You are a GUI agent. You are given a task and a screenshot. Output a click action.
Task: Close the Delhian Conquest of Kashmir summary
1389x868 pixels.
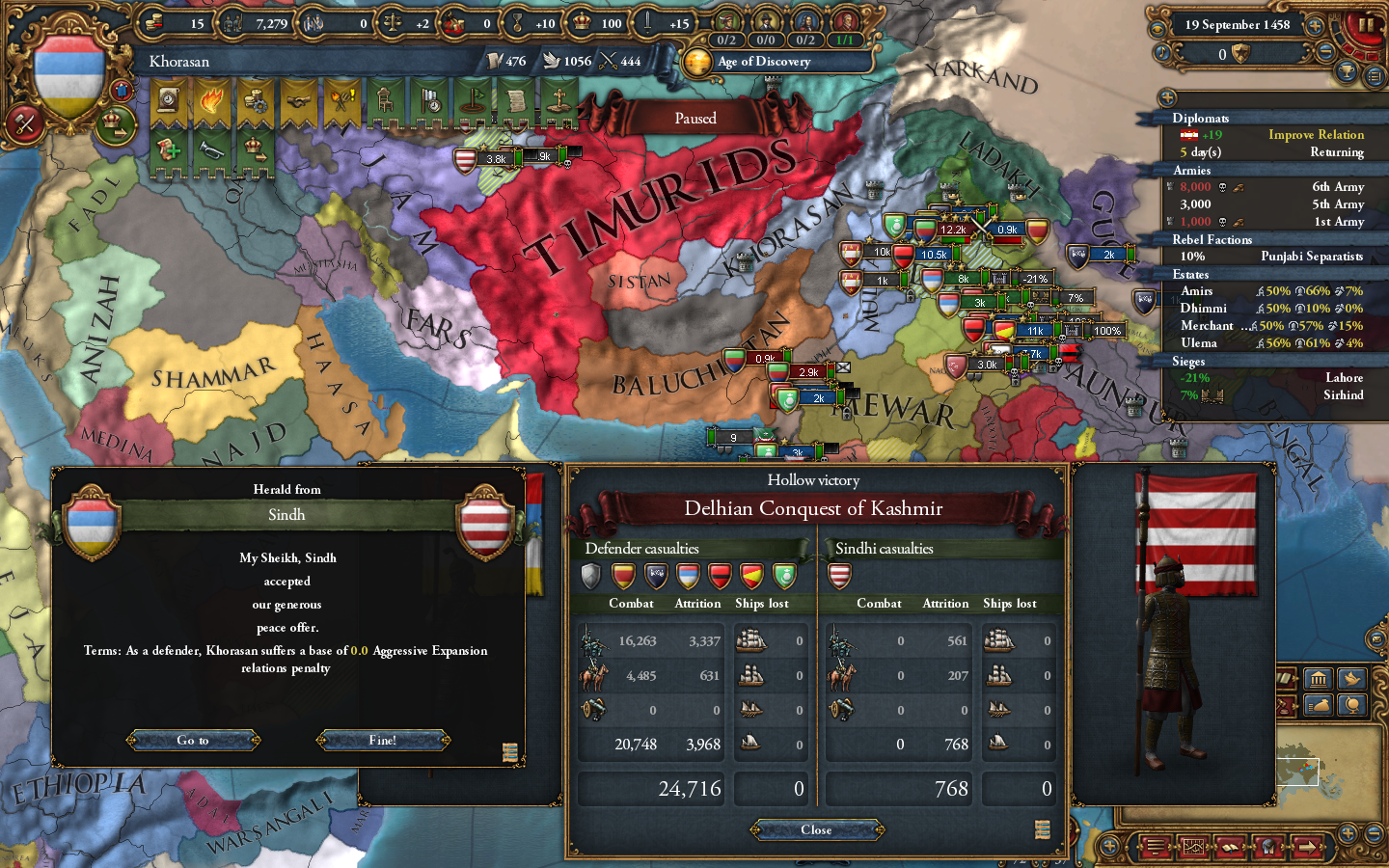click(816, 829)
